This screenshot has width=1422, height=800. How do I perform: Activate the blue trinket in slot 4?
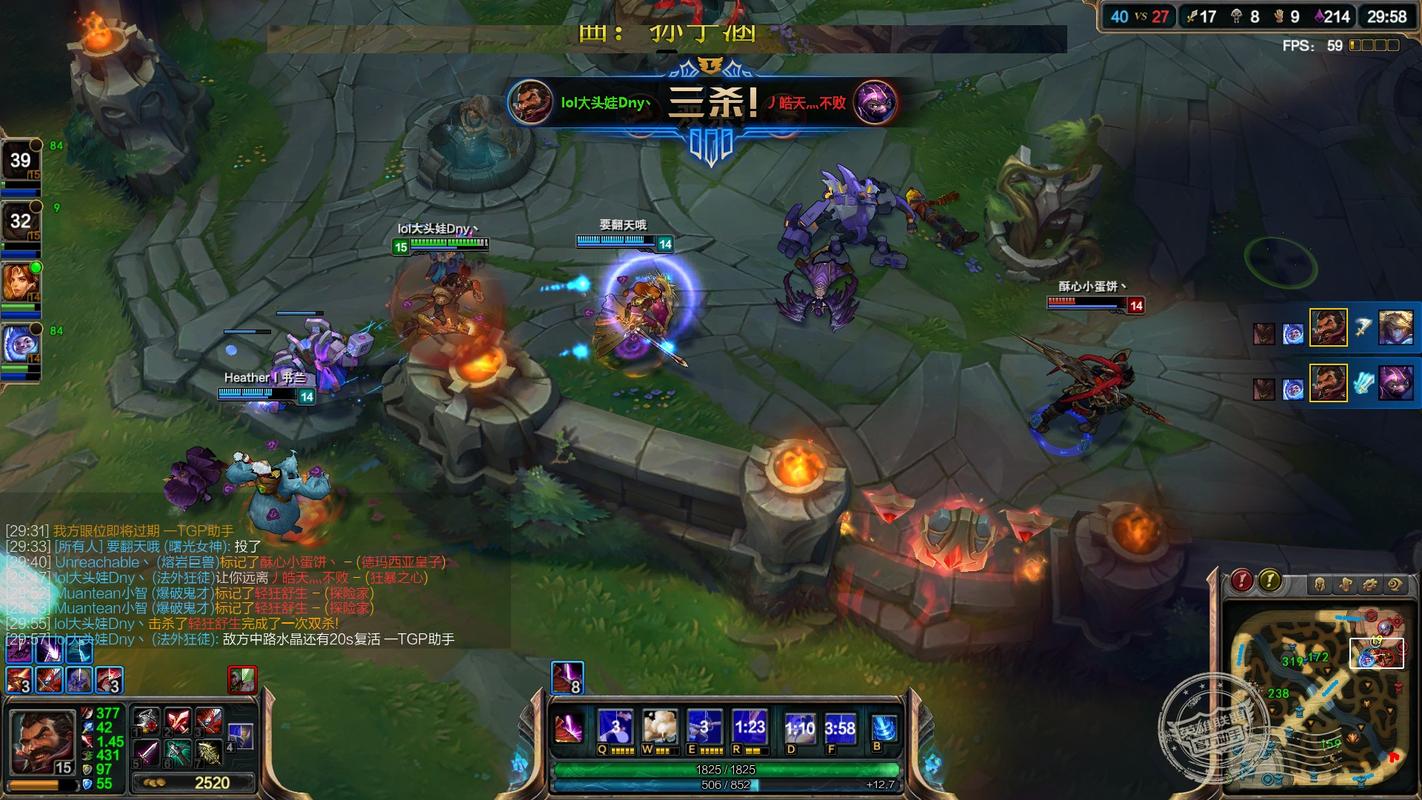240,737
